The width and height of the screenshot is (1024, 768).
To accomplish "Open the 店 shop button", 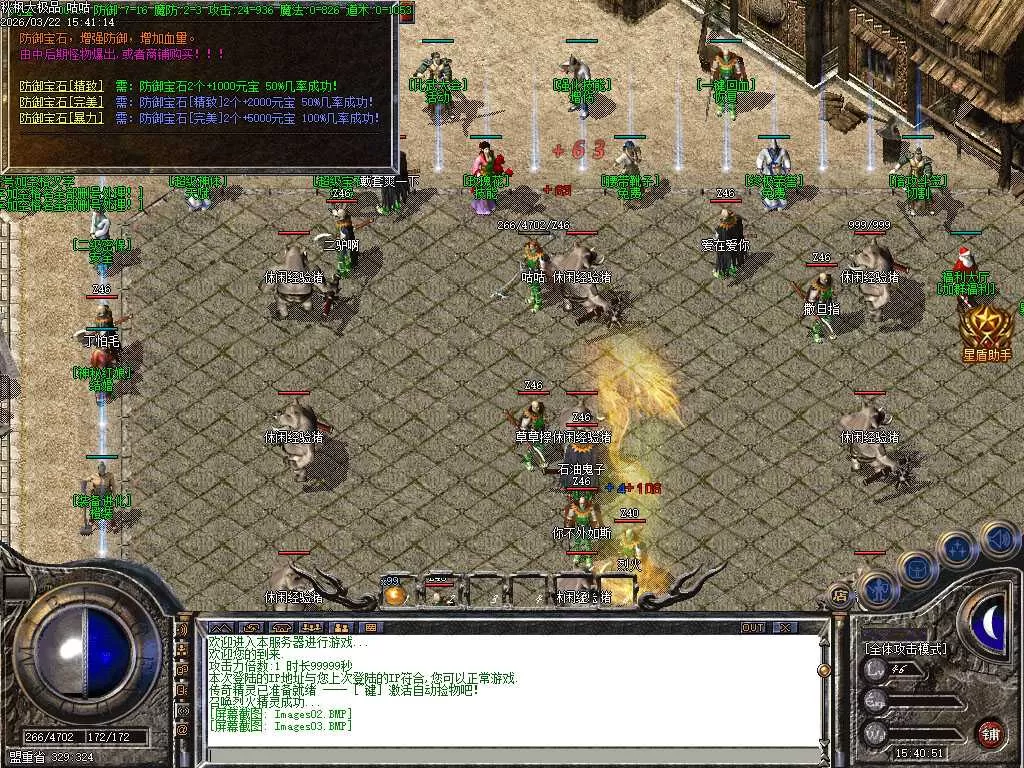I will [x=840, y=597].
